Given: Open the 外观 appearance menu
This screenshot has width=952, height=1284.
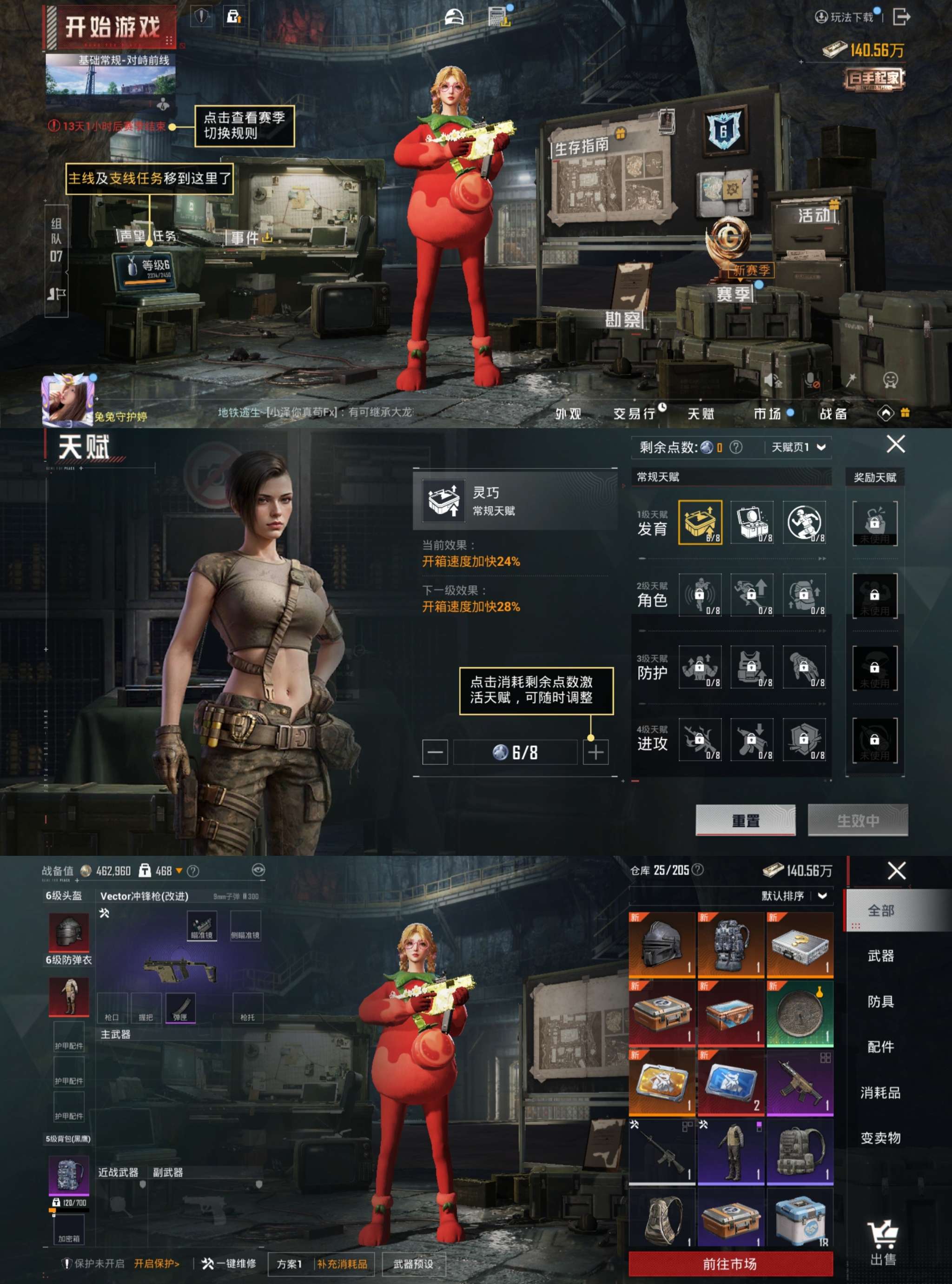Looking at the screenshot, I should click(568, 414).
